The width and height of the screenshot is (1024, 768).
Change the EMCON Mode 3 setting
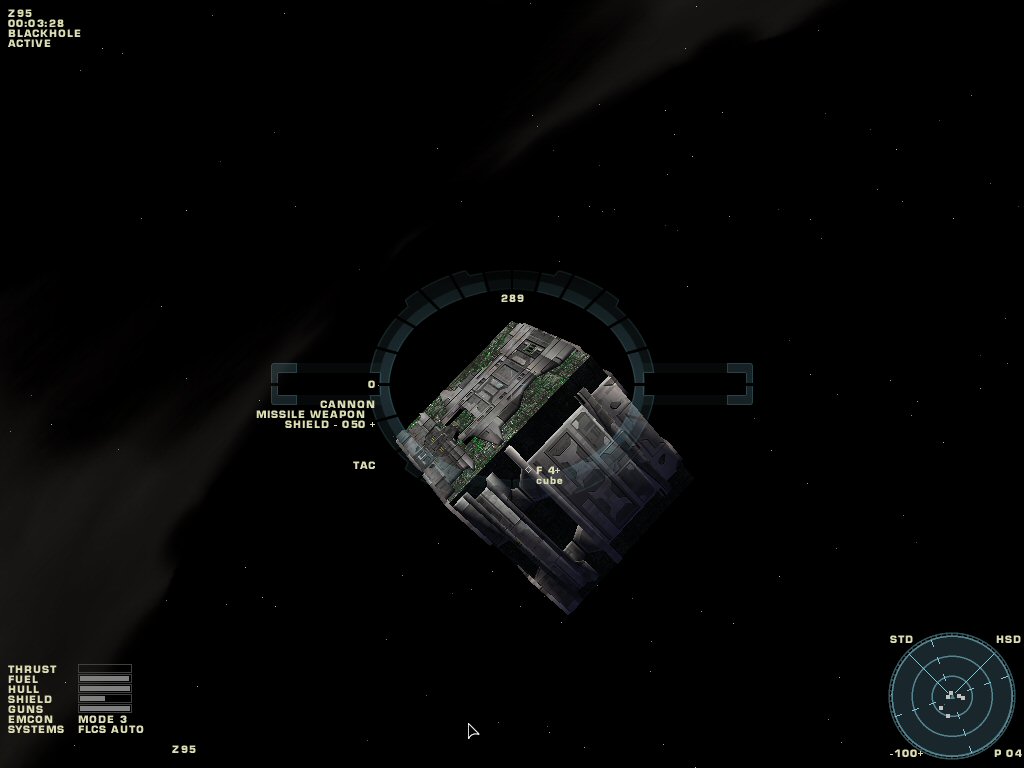(x=103, y=719)
